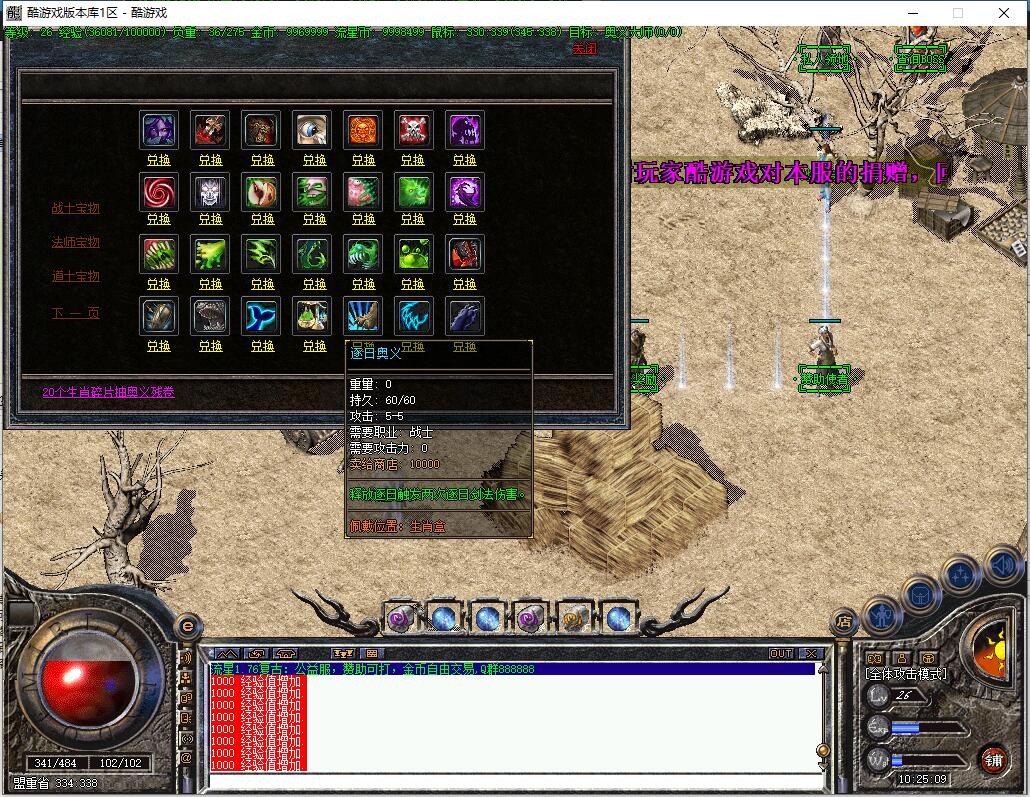Click the OUT button above the chat

click(781, 654)
